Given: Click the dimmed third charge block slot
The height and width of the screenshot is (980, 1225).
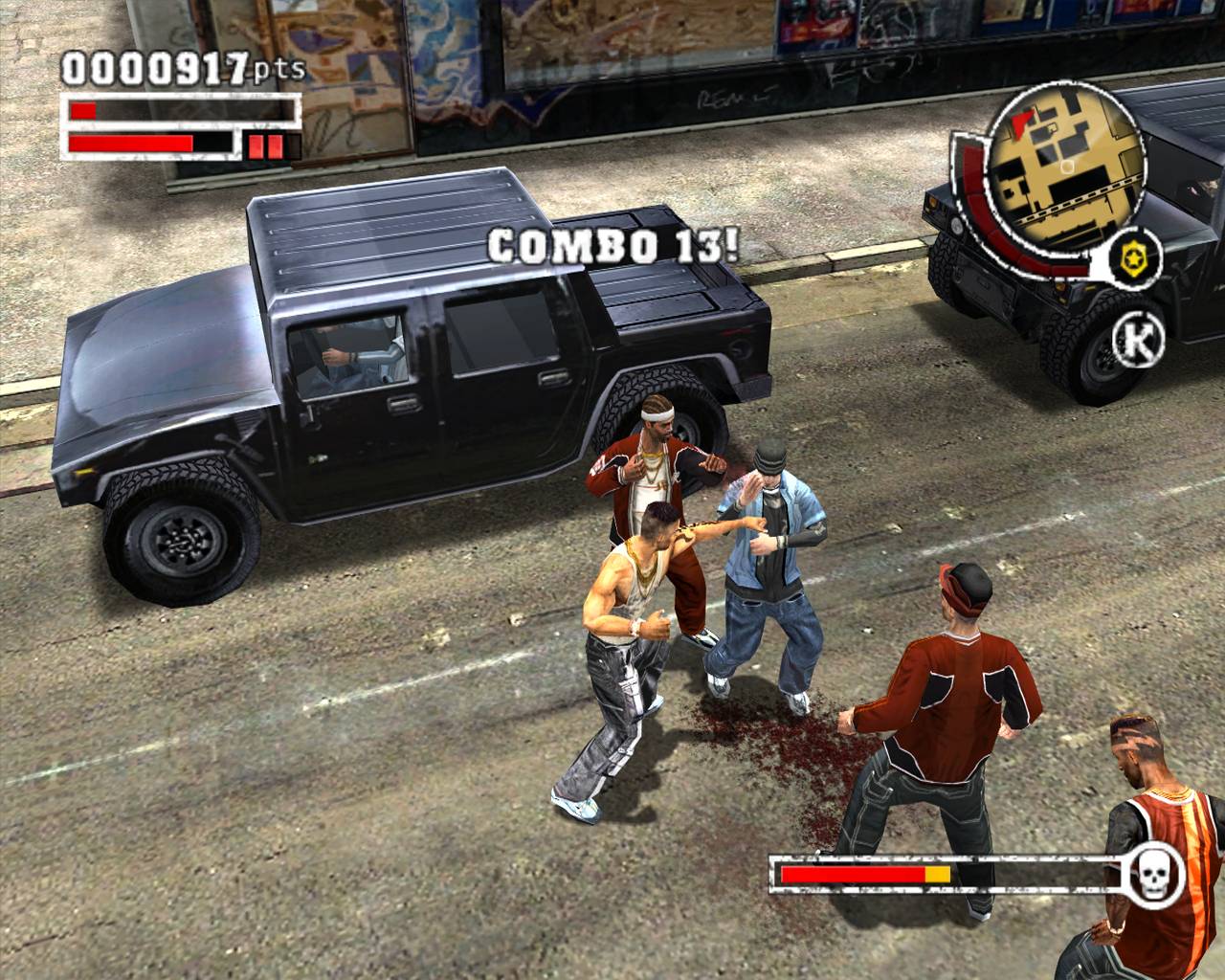Looking at the screenshot, I should (294, 145).
